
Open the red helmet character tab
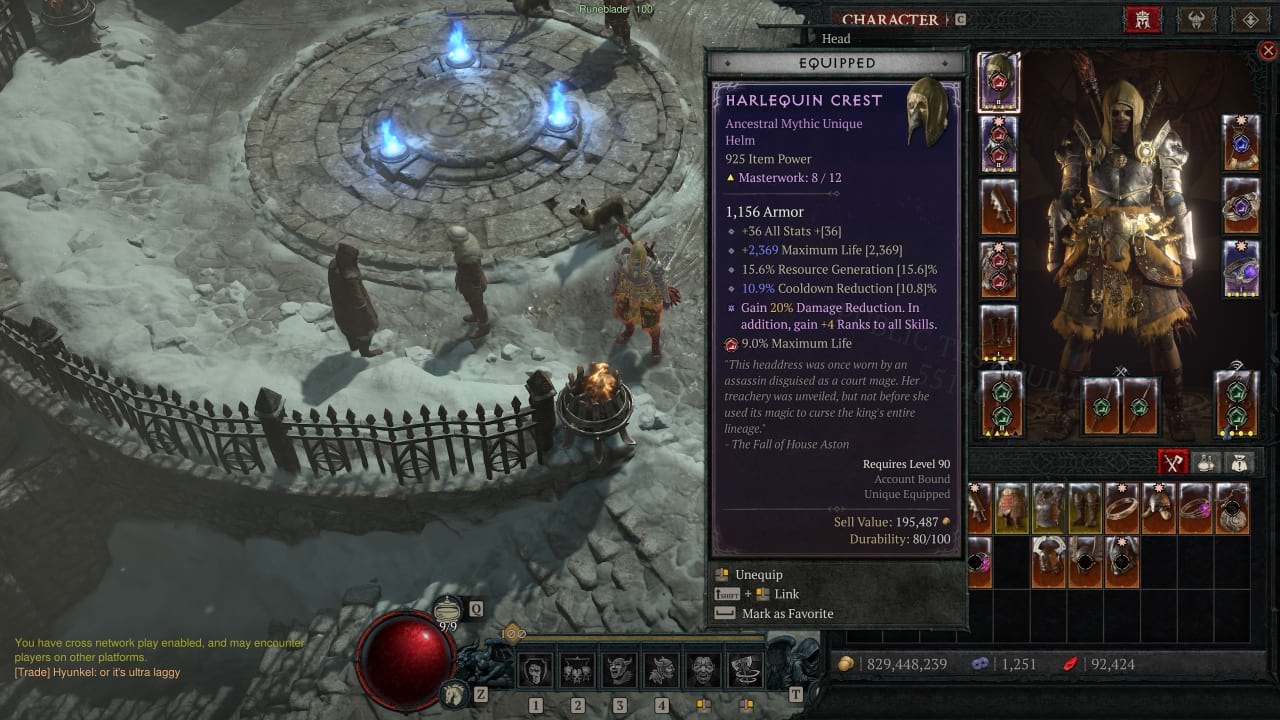click(x=1142, y=19)
